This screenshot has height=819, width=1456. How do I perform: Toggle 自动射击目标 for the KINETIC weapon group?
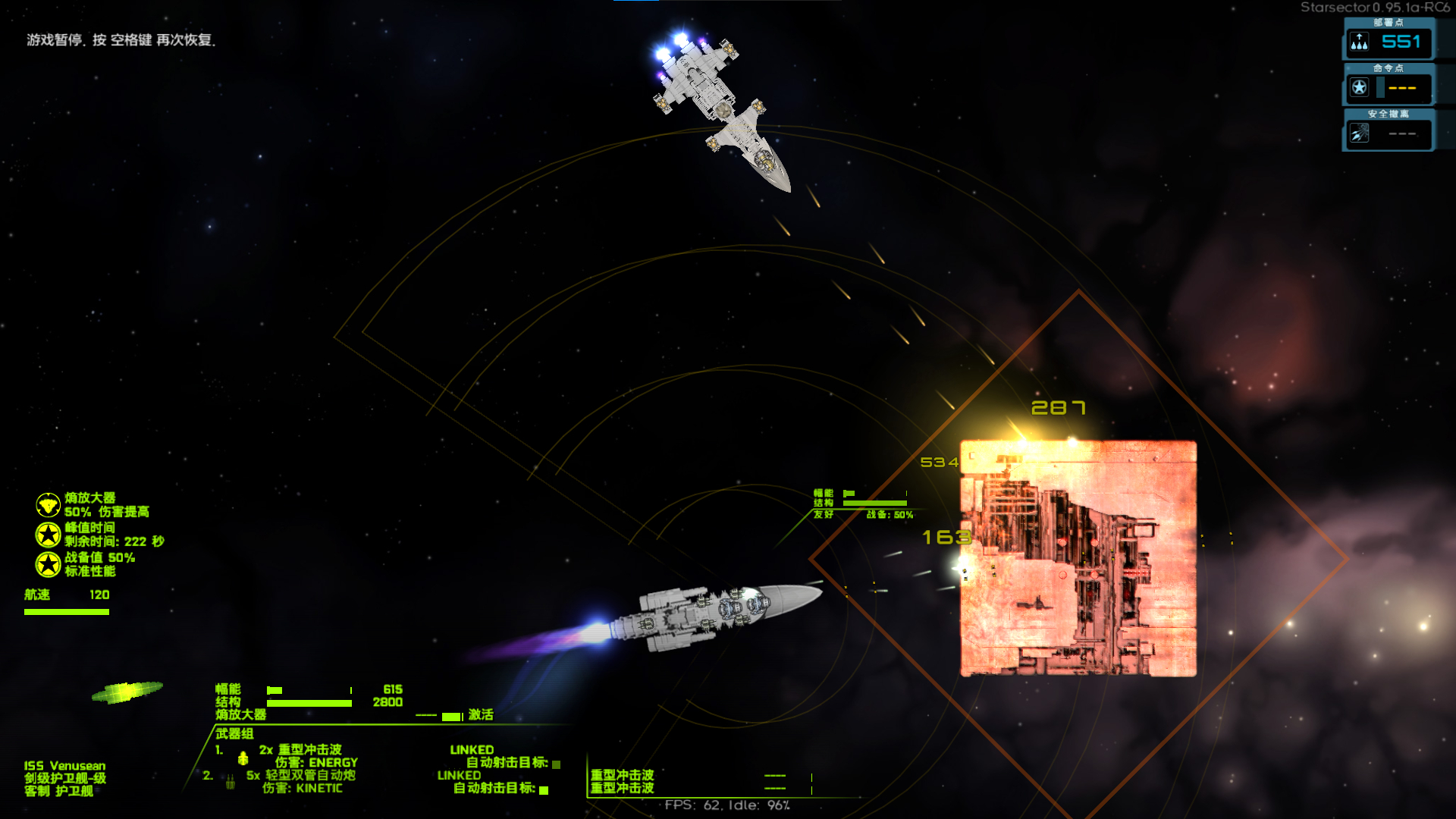tap(544, 790)
